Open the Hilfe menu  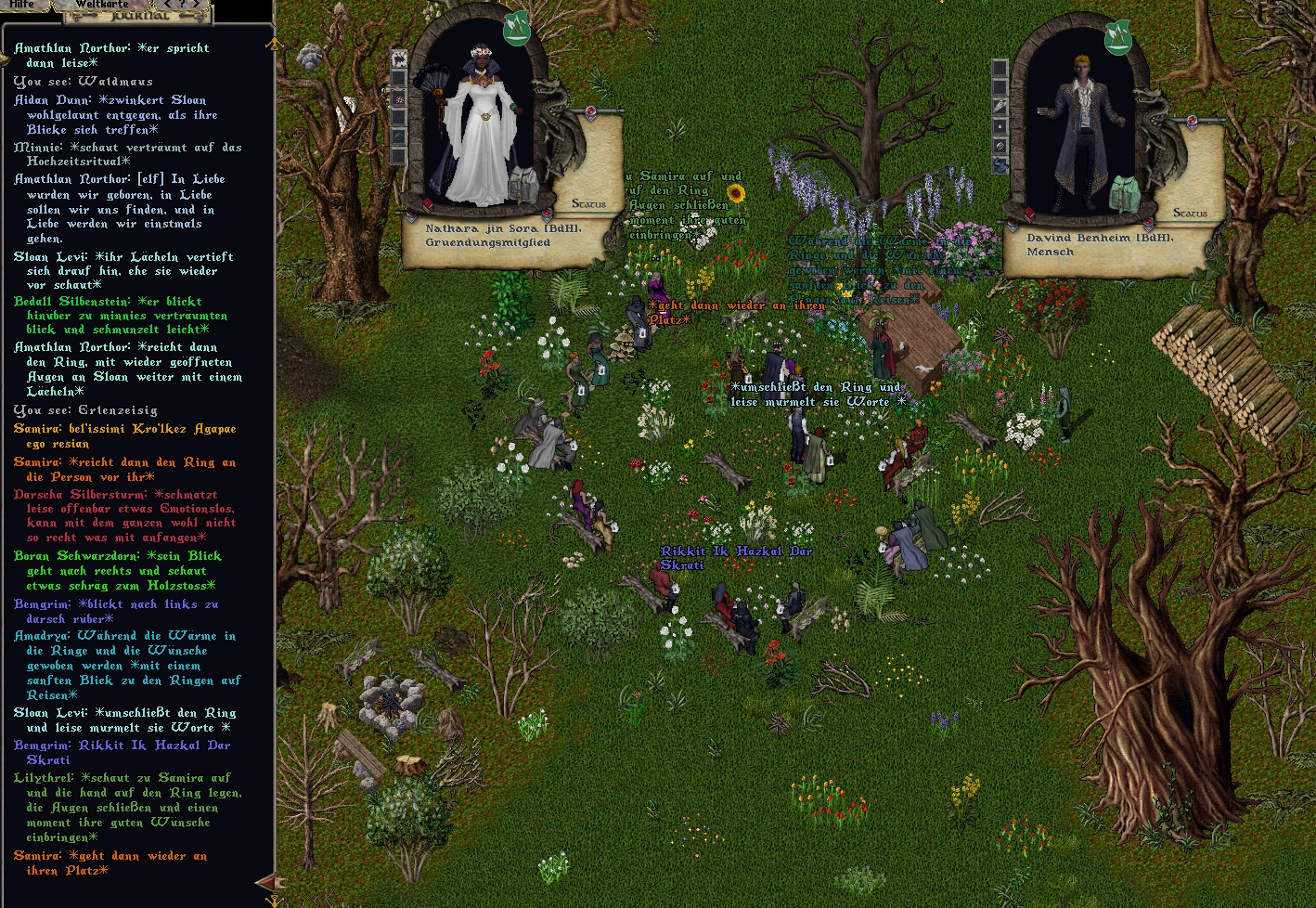click(x=21, y=5)
